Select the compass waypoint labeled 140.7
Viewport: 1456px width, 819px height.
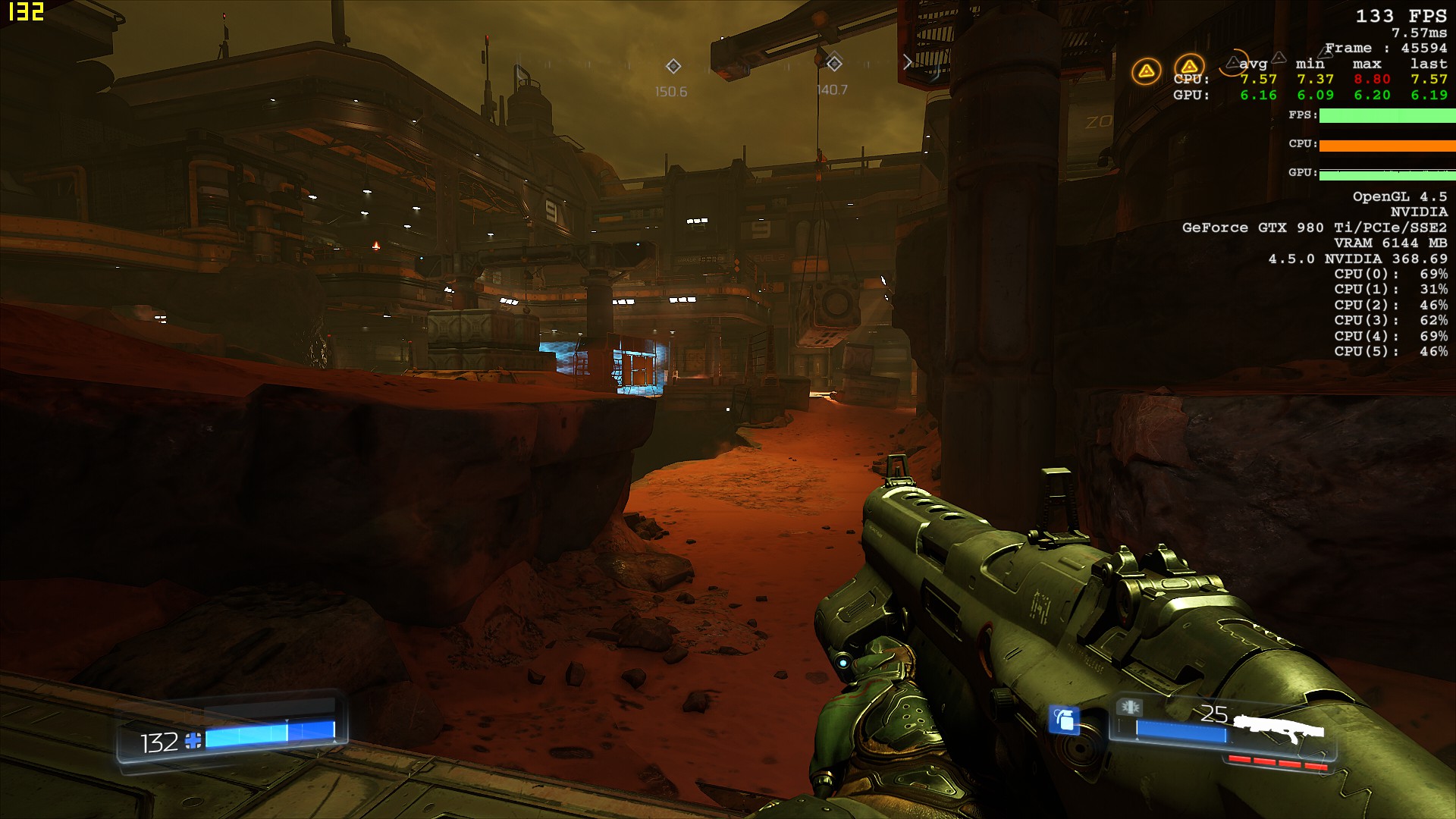point(834,63)
